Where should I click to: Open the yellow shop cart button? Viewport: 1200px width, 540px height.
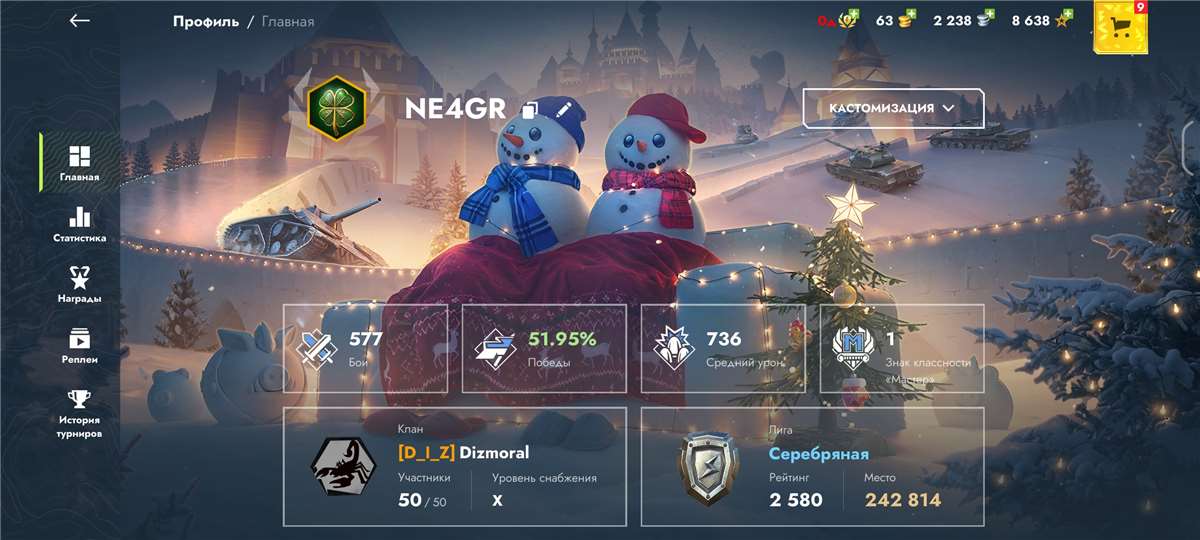point(1120,26)
